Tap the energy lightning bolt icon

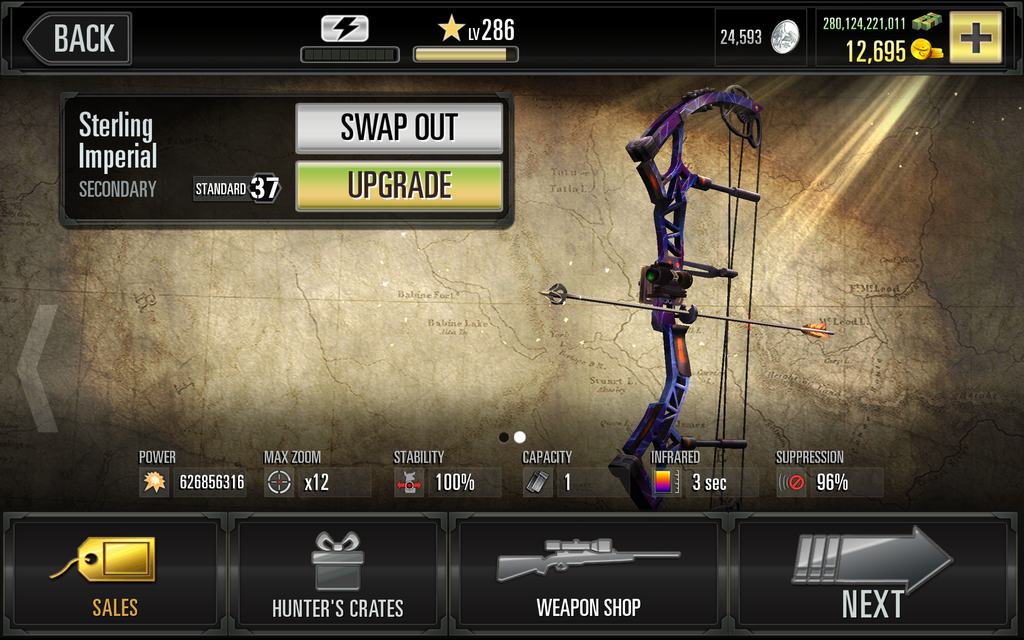344,29
